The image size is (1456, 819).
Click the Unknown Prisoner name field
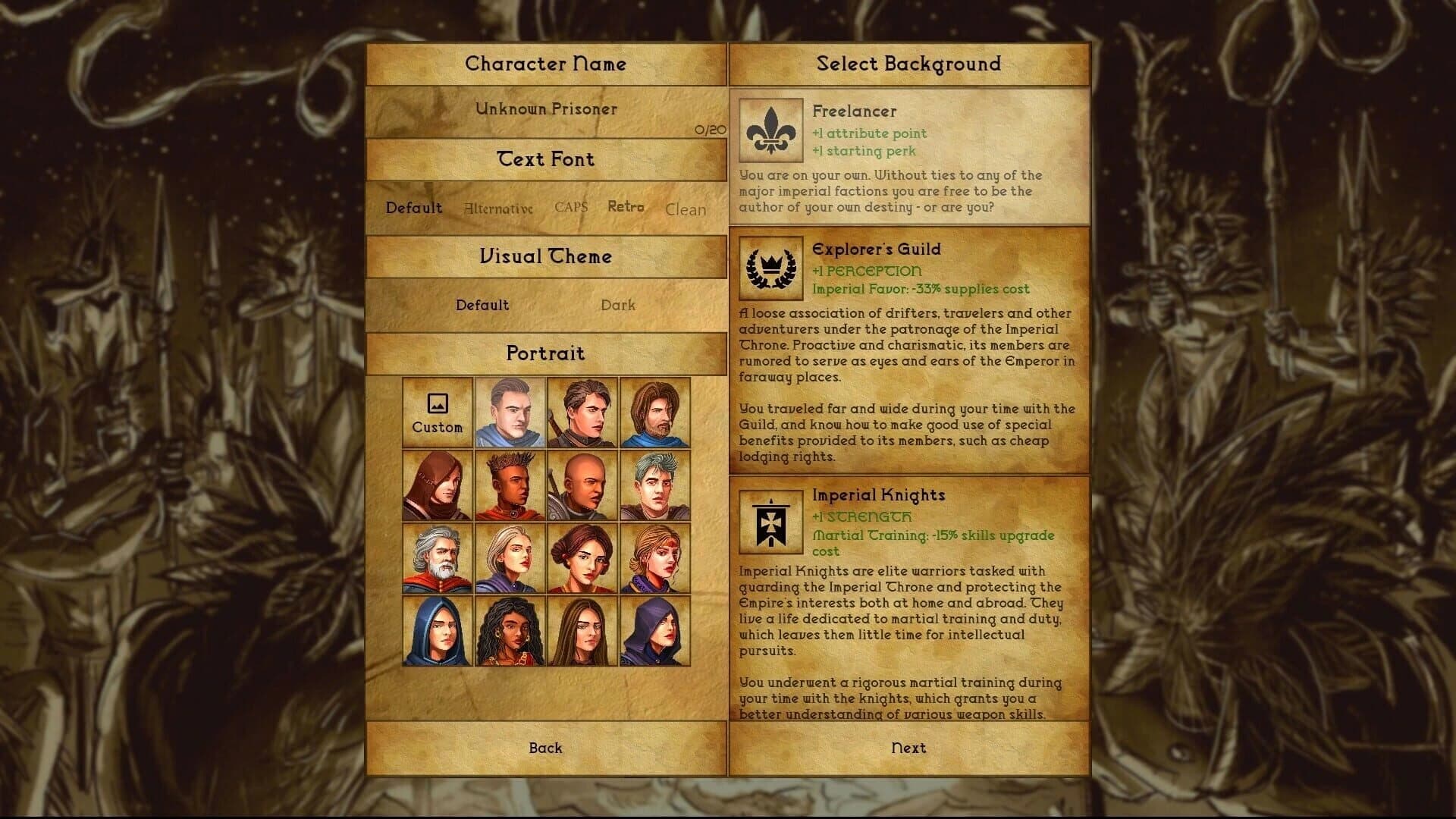[544, 109]
